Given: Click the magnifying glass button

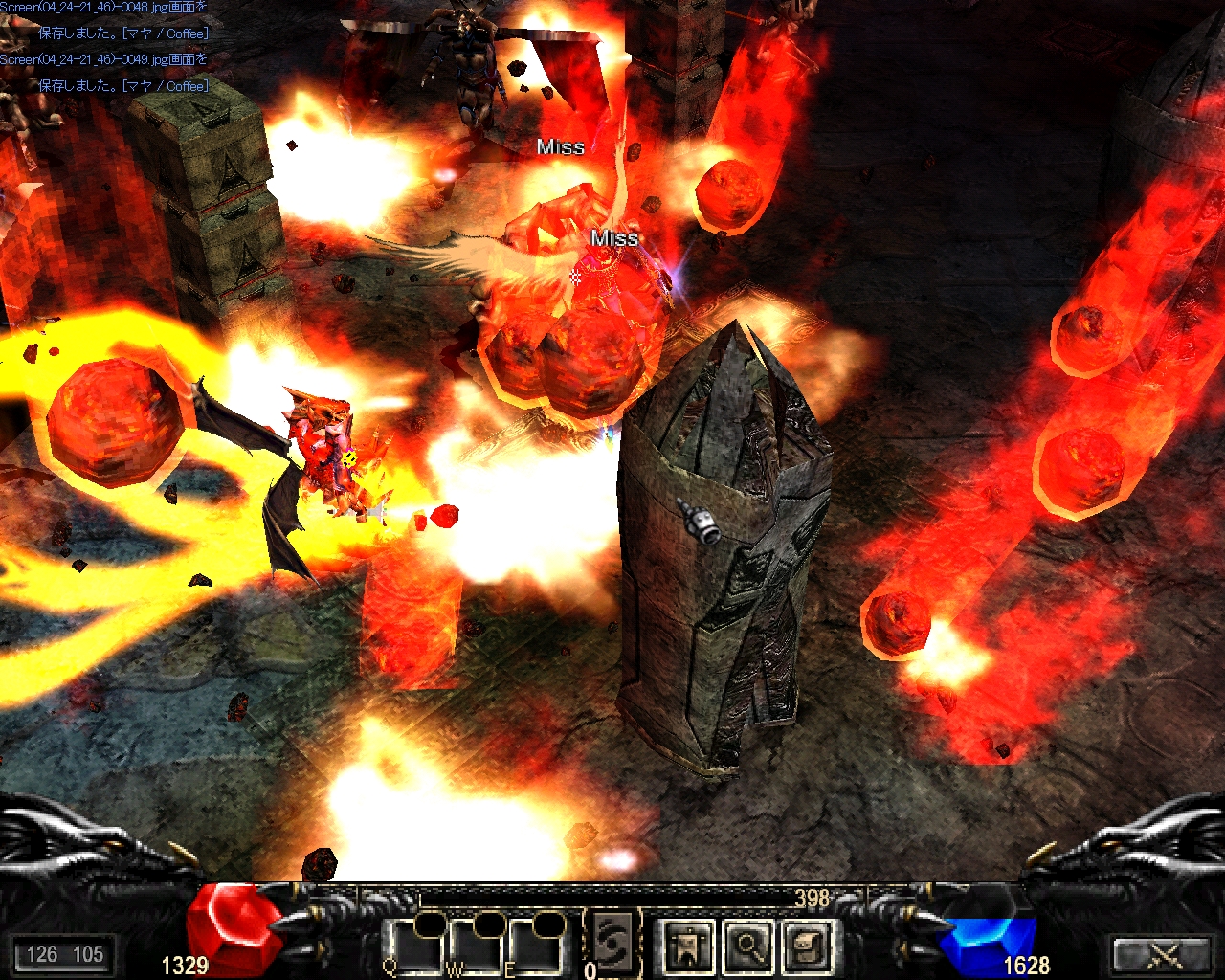Looking at the screenshot, I should (748, 946).
